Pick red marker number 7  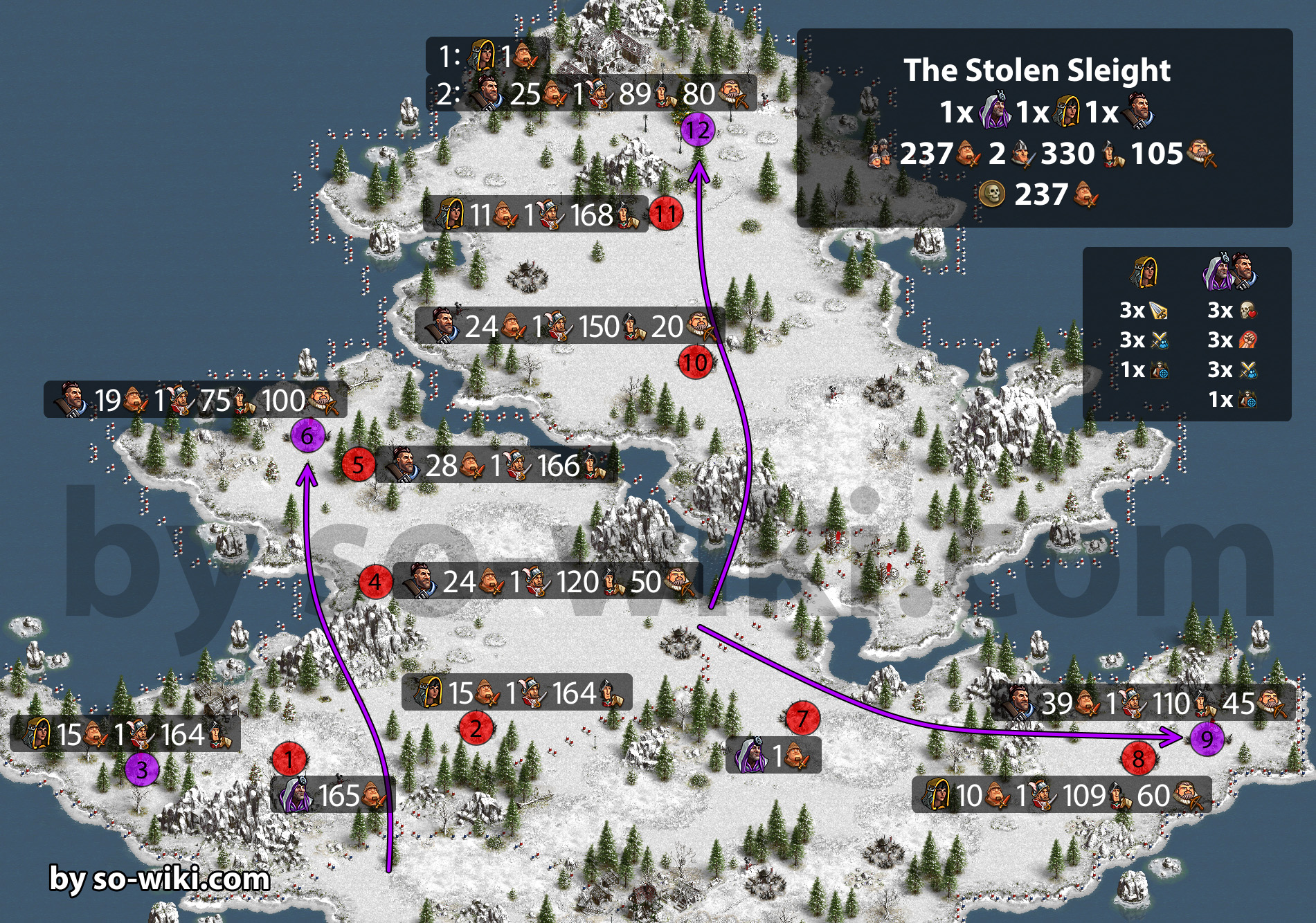point(802,719)
